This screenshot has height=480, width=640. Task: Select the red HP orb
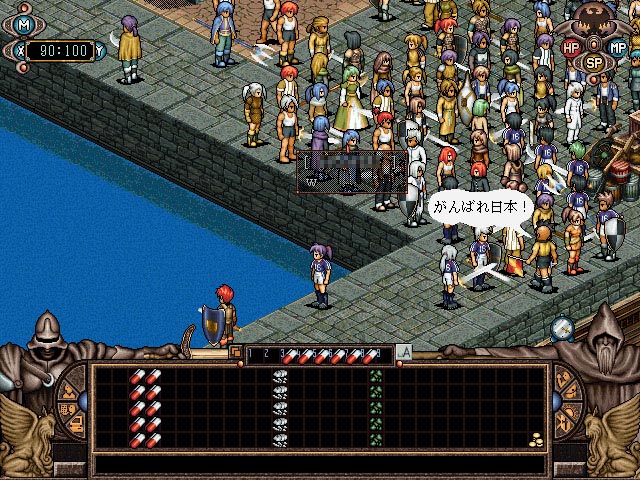click(571, 47)
